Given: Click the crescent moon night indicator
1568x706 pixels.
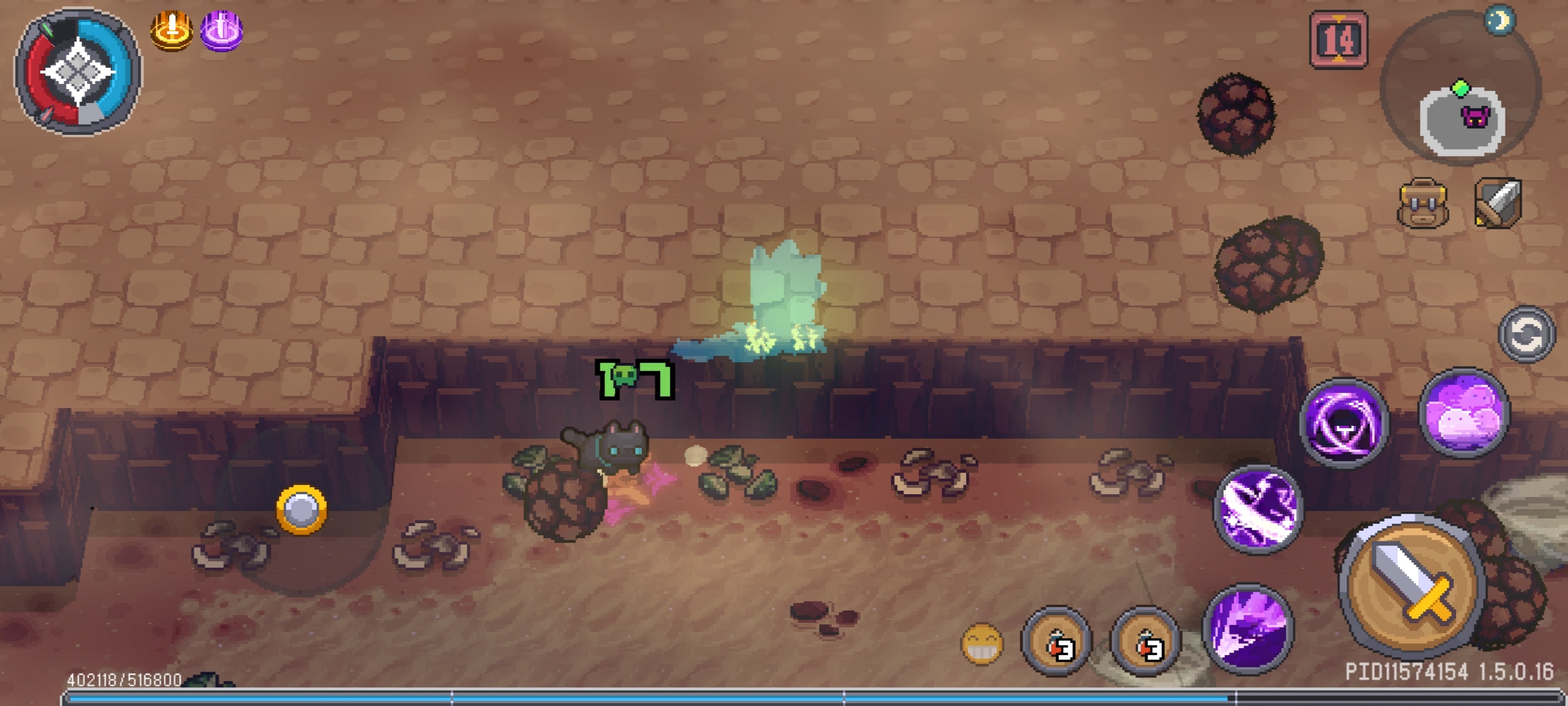Looking at the screenshot, I should 1500,21.
